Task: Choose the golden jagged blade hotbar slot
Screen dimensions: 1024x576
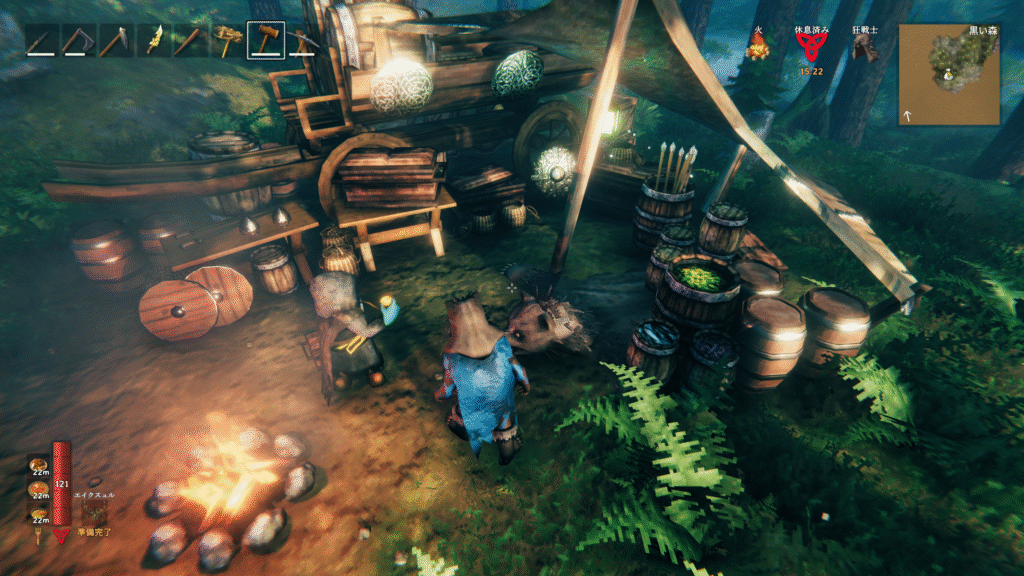Action: click(154, 40)
